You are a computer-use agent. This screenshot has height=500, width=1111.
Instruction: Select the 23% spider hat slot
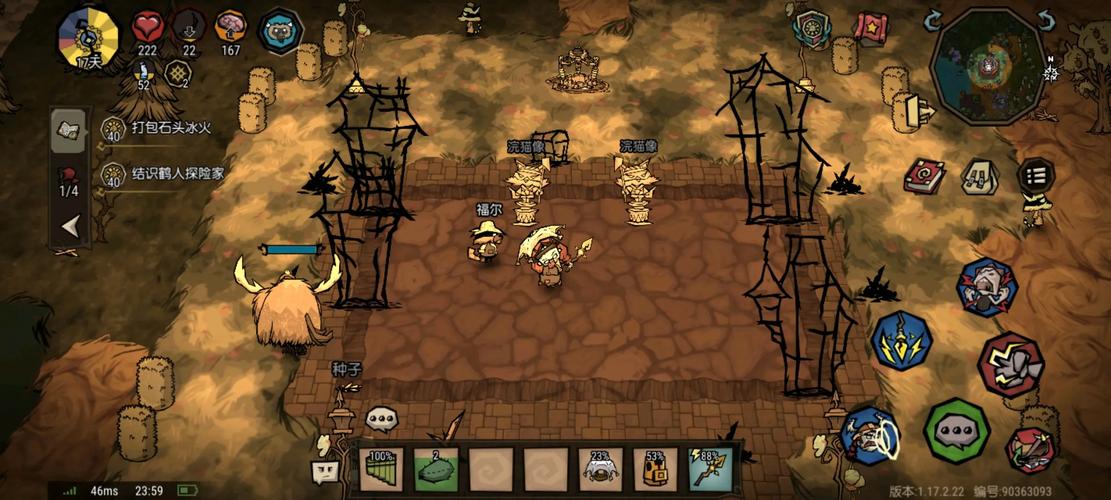[600, 469]
